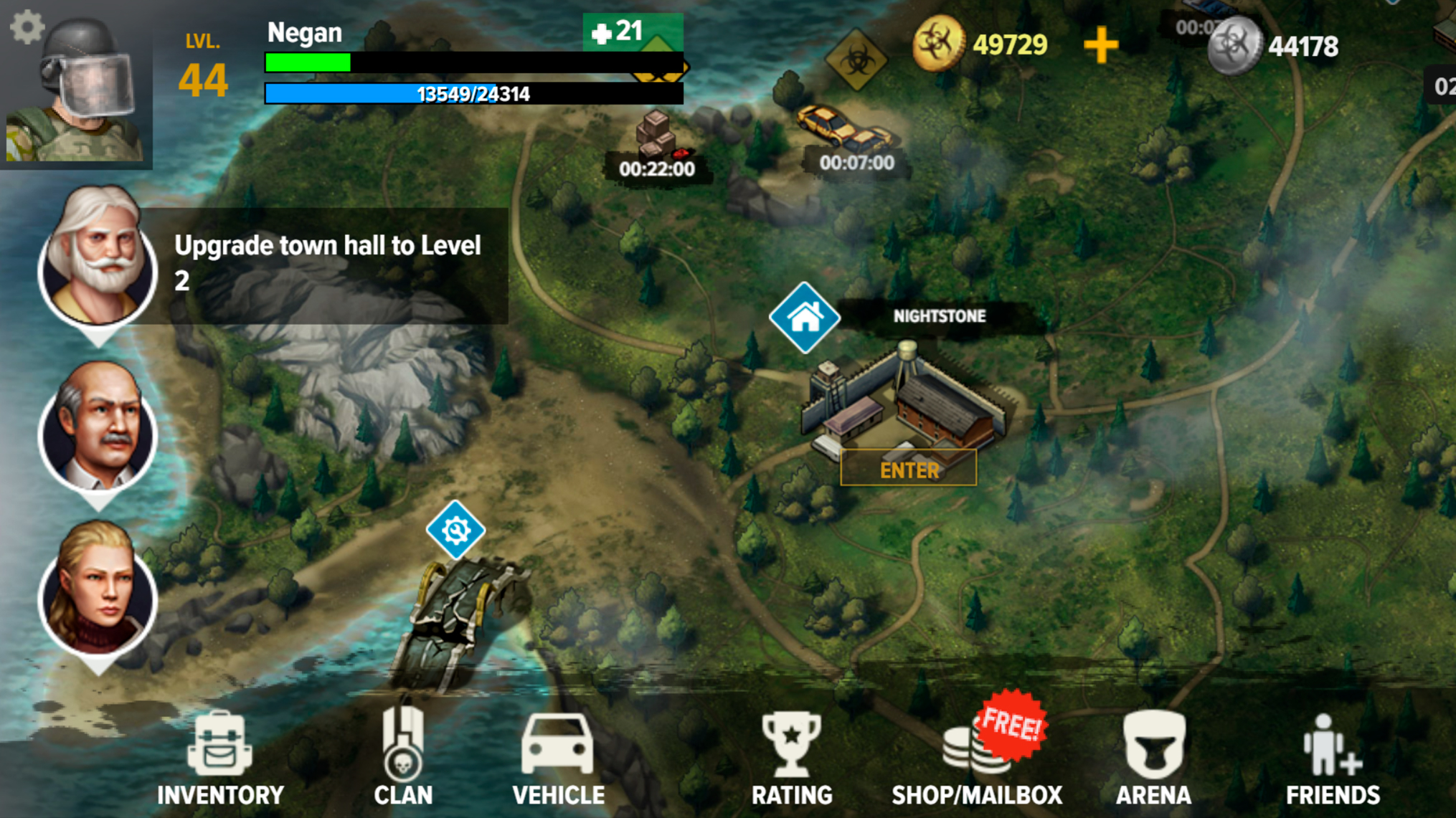Tap the biohazard coin currency icon
This screenshot has width=1456, height=818.
point(937,43)
